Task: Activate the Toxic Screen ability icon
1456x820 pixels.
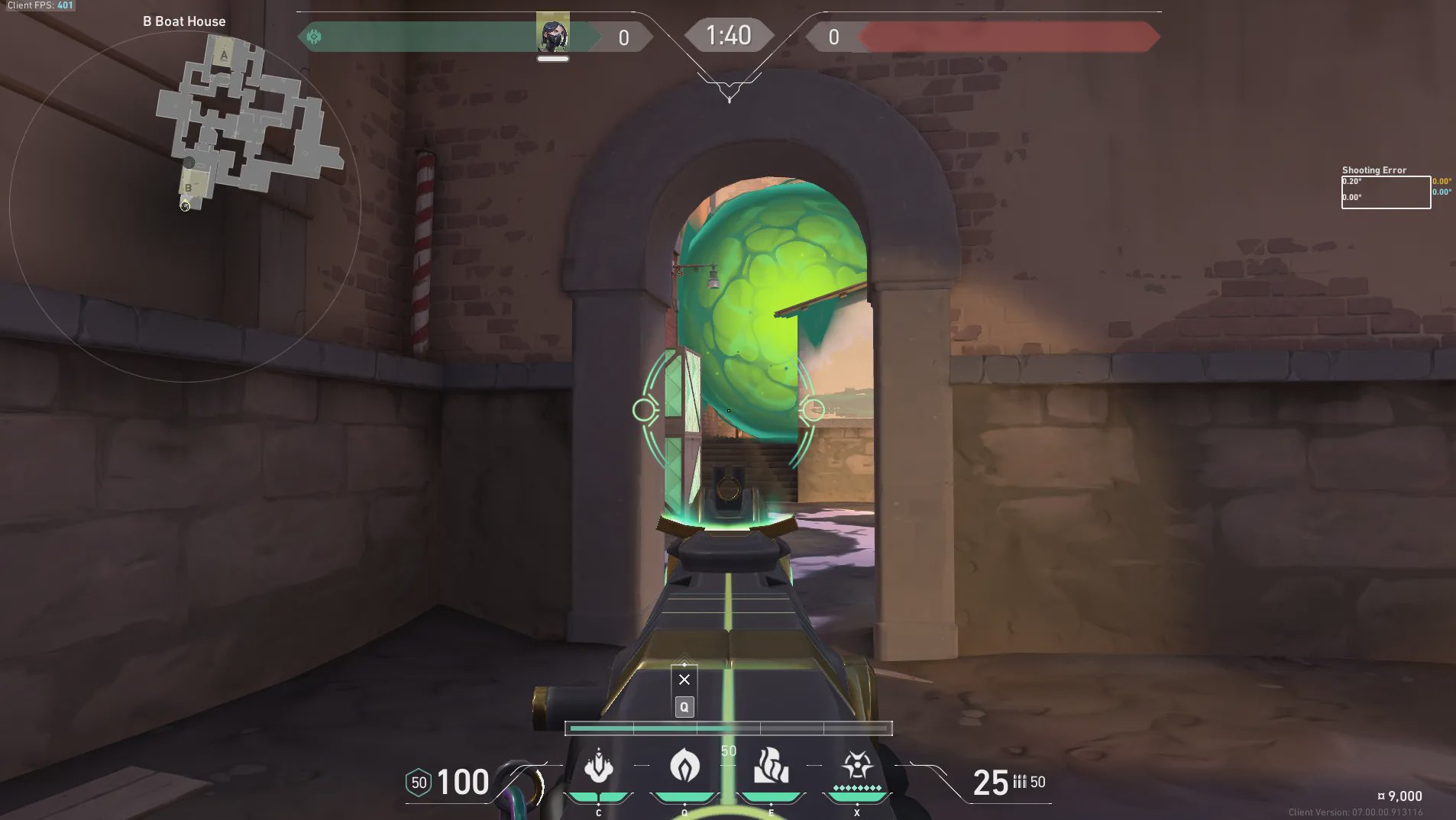Action: pyautogui.click(x=771, y=766)
